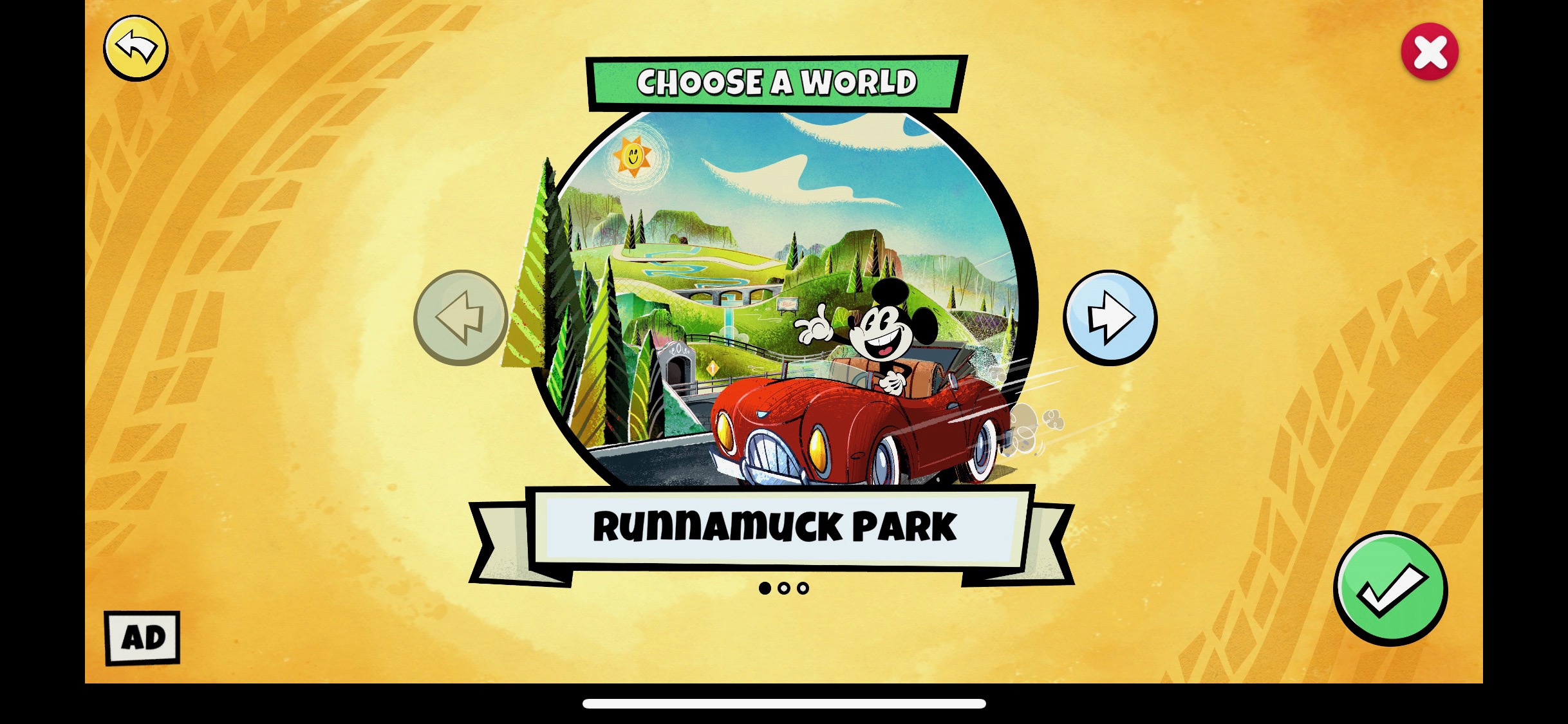This screenshot has height=724, width=1568.
Task: Close the world chooser with the red X
Action: click(1430, 51)
